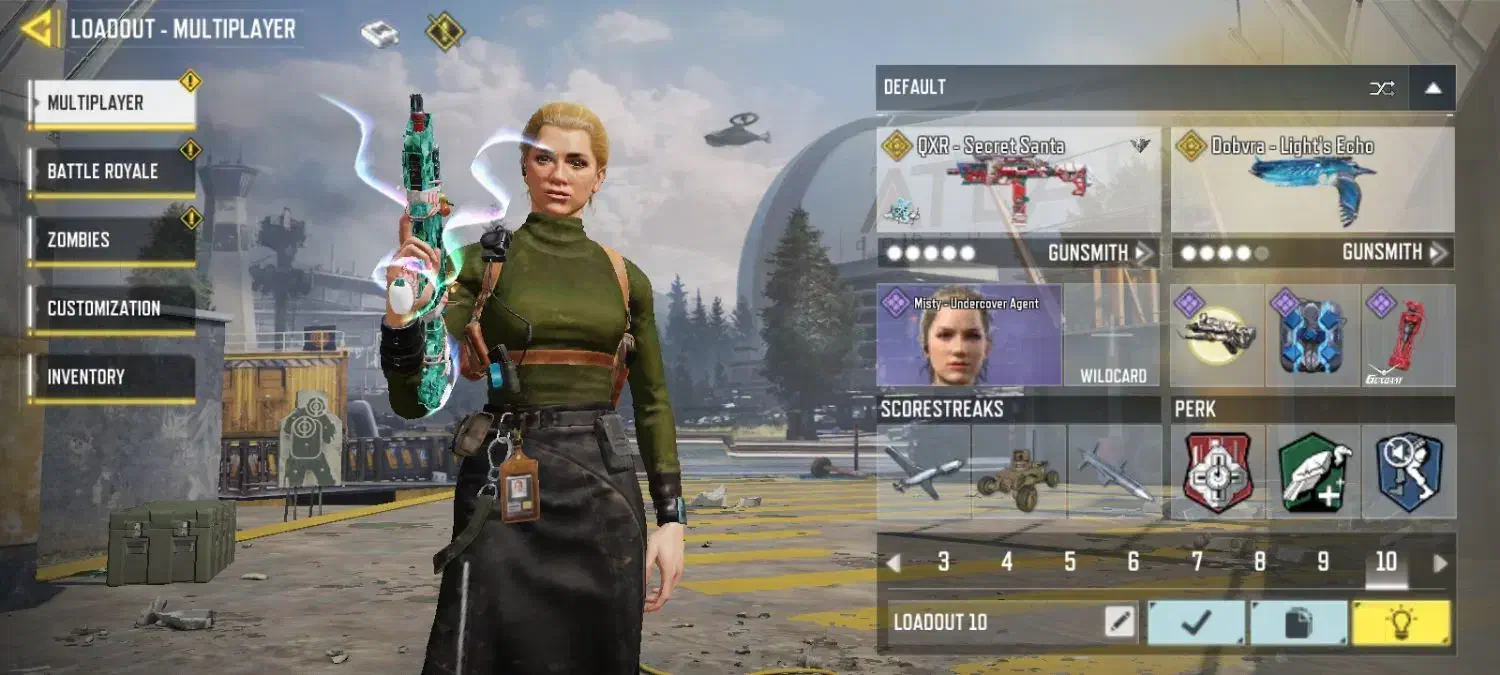The width and height of the screenshot is (1500, 675).
Task: Select the QXR - Secret Santa primary weapon
Action: [1018, 181]
